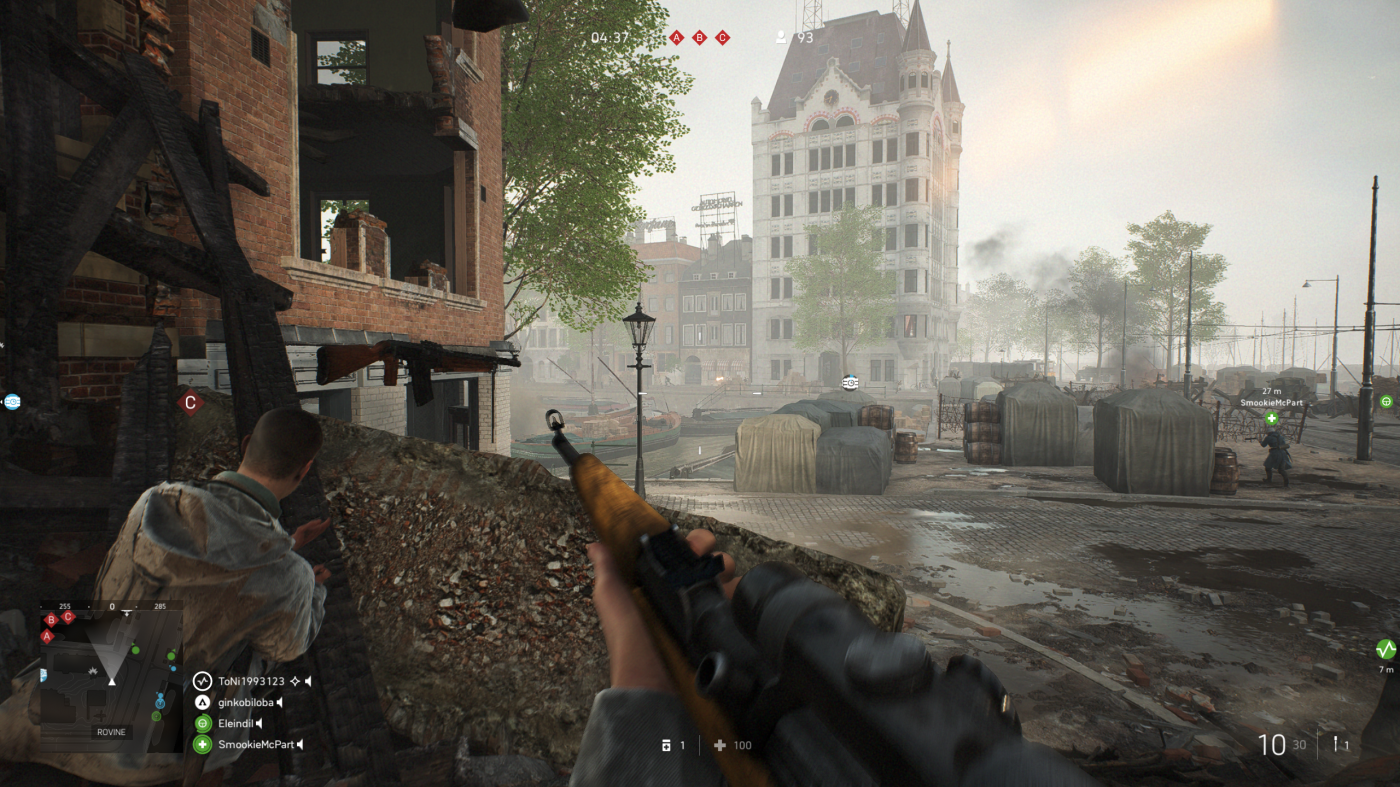
Task: Select the heartbeat revive marker at 7 m
Action: [x=1385, y=649]
